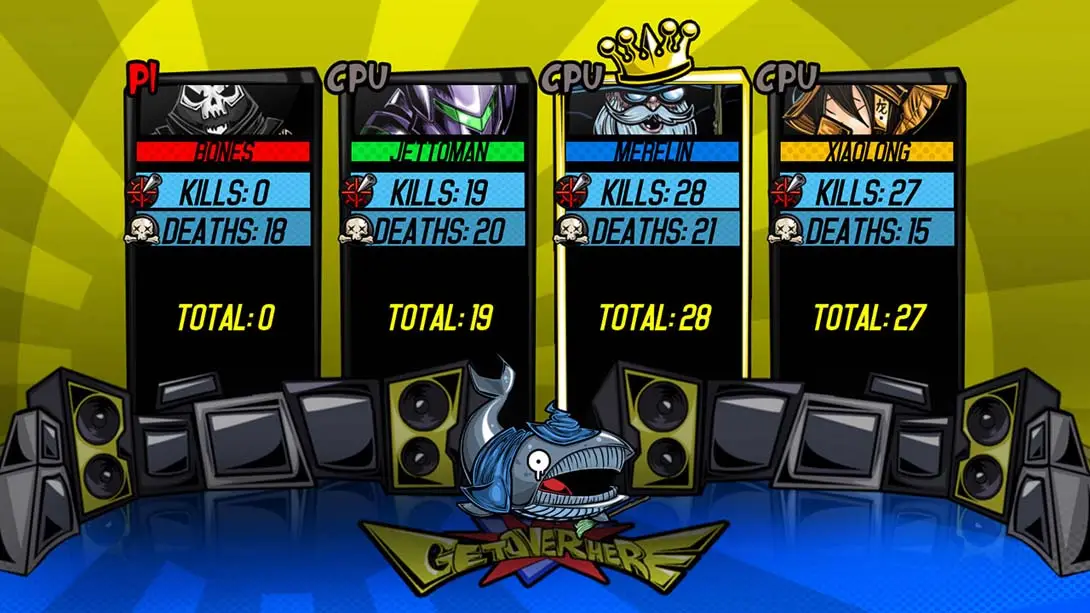Pick the Xiaolong character portrait
This screenshot has width=1090, height=613.
[866, 110]
